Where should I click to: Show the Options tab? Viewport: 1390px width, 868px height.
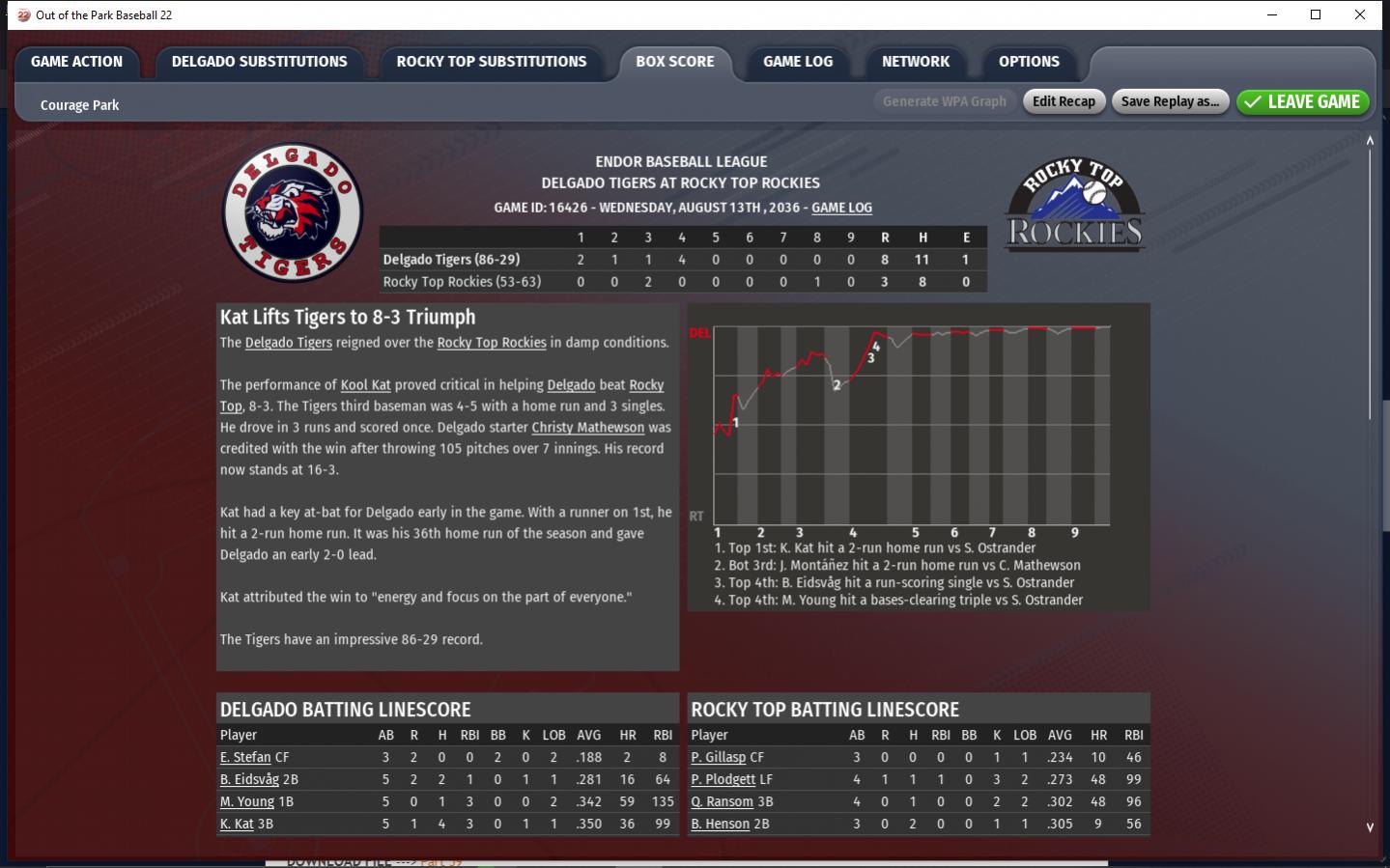(x=1029, y=62)
